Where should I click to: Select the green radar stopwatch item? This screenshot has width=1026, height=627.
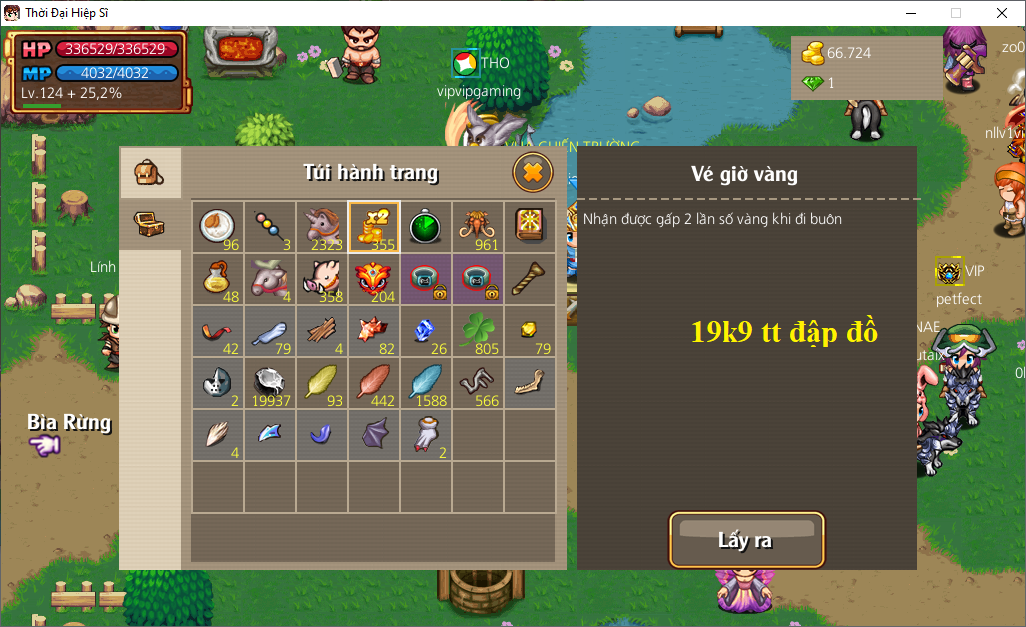(426, 227)
